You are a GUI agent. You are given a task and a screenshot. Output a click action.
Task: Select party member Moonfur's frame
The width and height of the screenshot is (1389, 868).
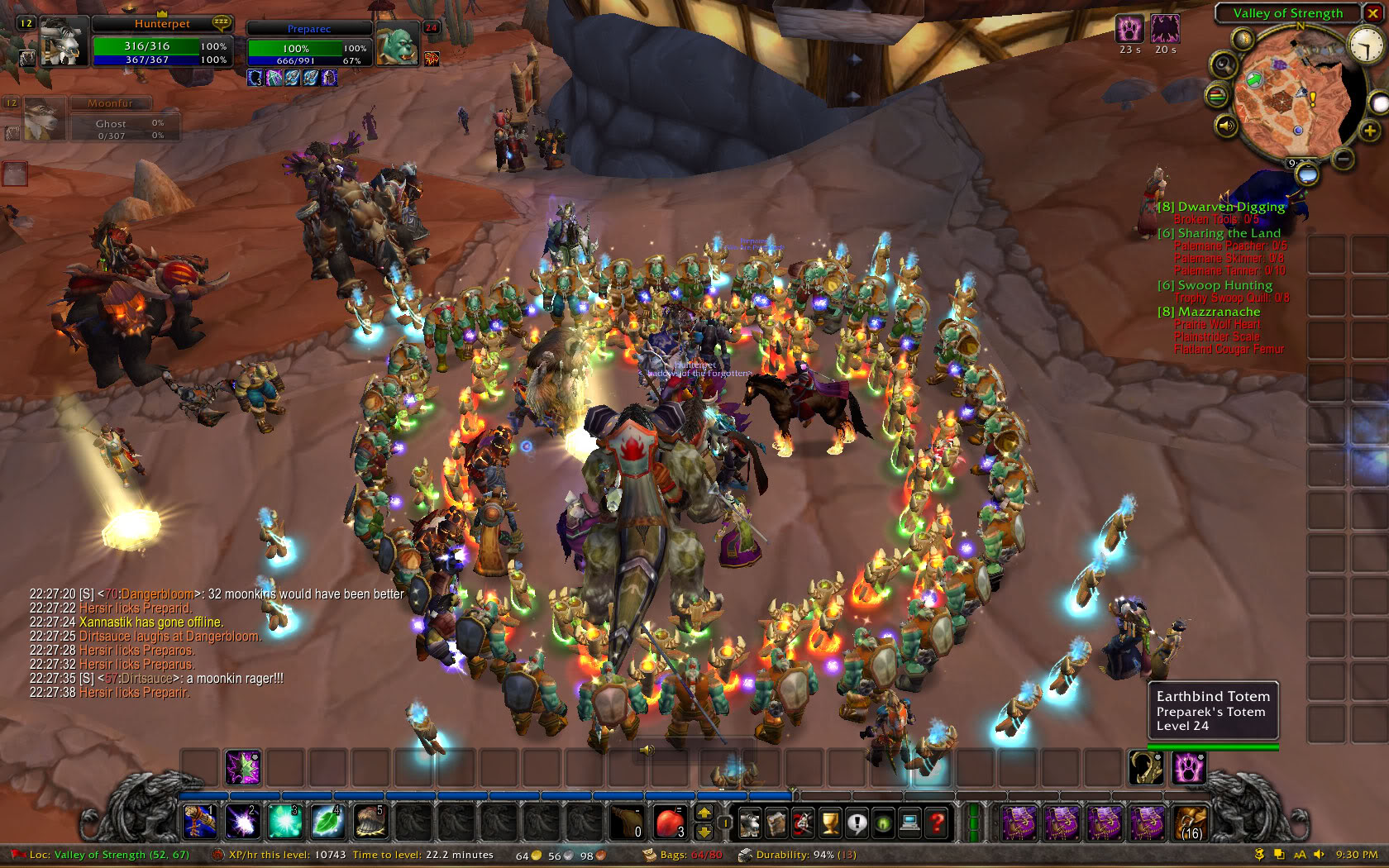pos(43,118)
